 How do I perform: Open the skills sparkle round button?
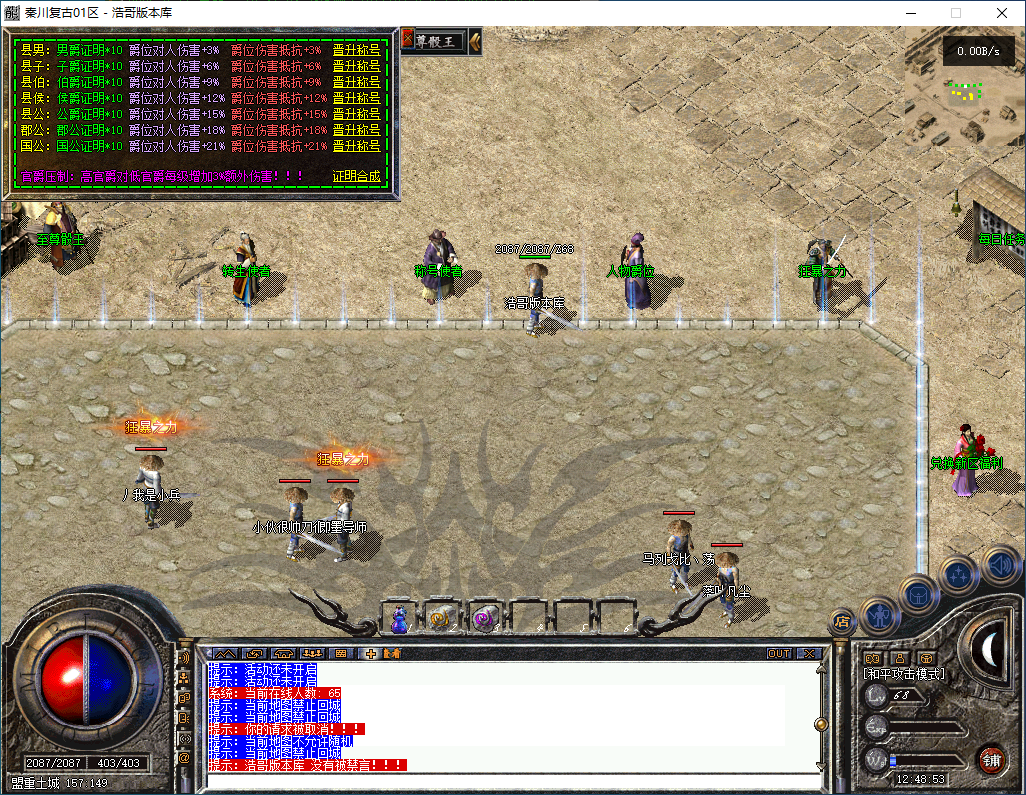958,574
